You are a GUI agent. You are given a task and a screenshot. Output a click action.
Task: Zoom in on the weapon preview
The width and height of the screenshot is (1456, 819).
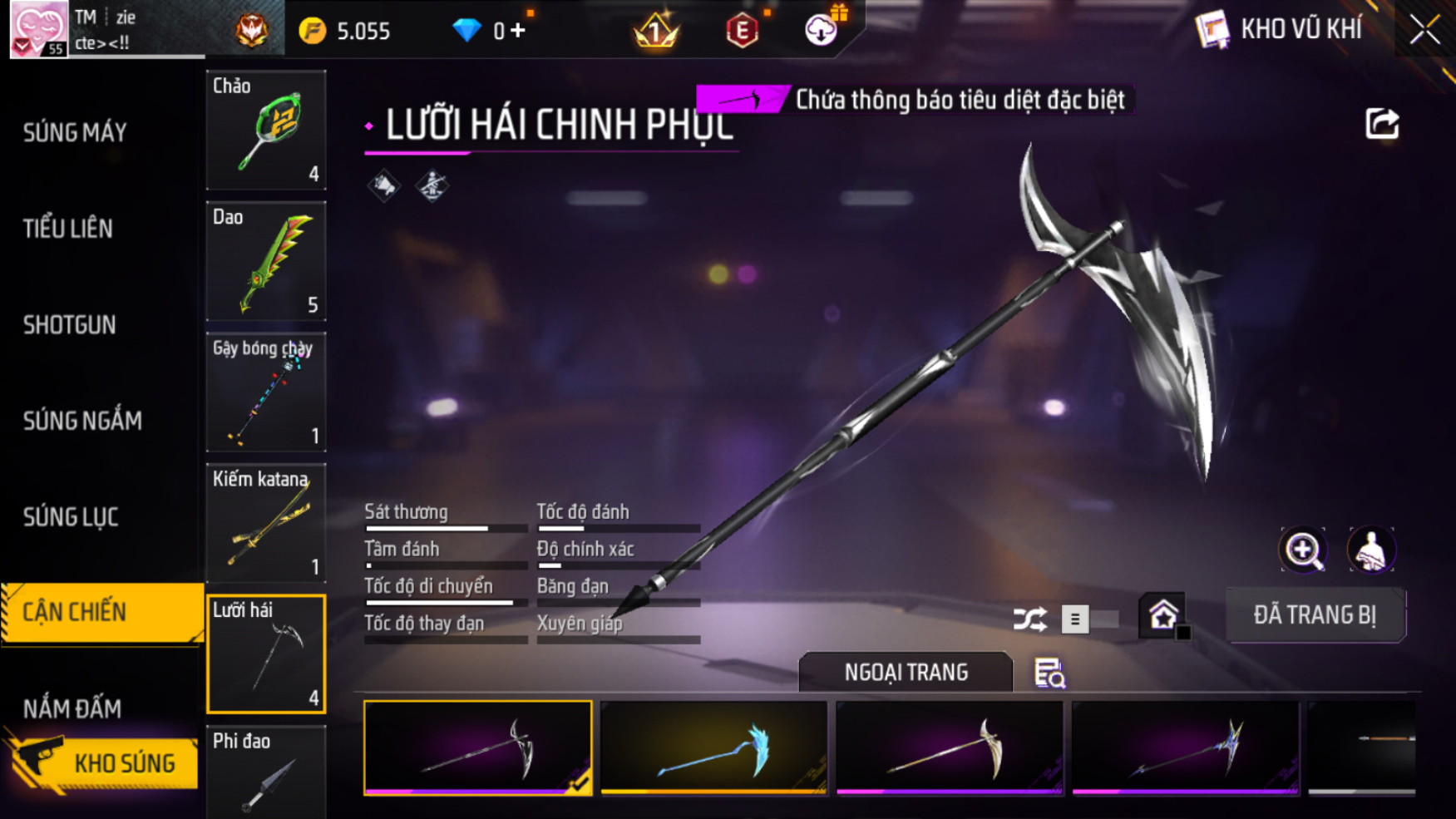coord(1303,550)
